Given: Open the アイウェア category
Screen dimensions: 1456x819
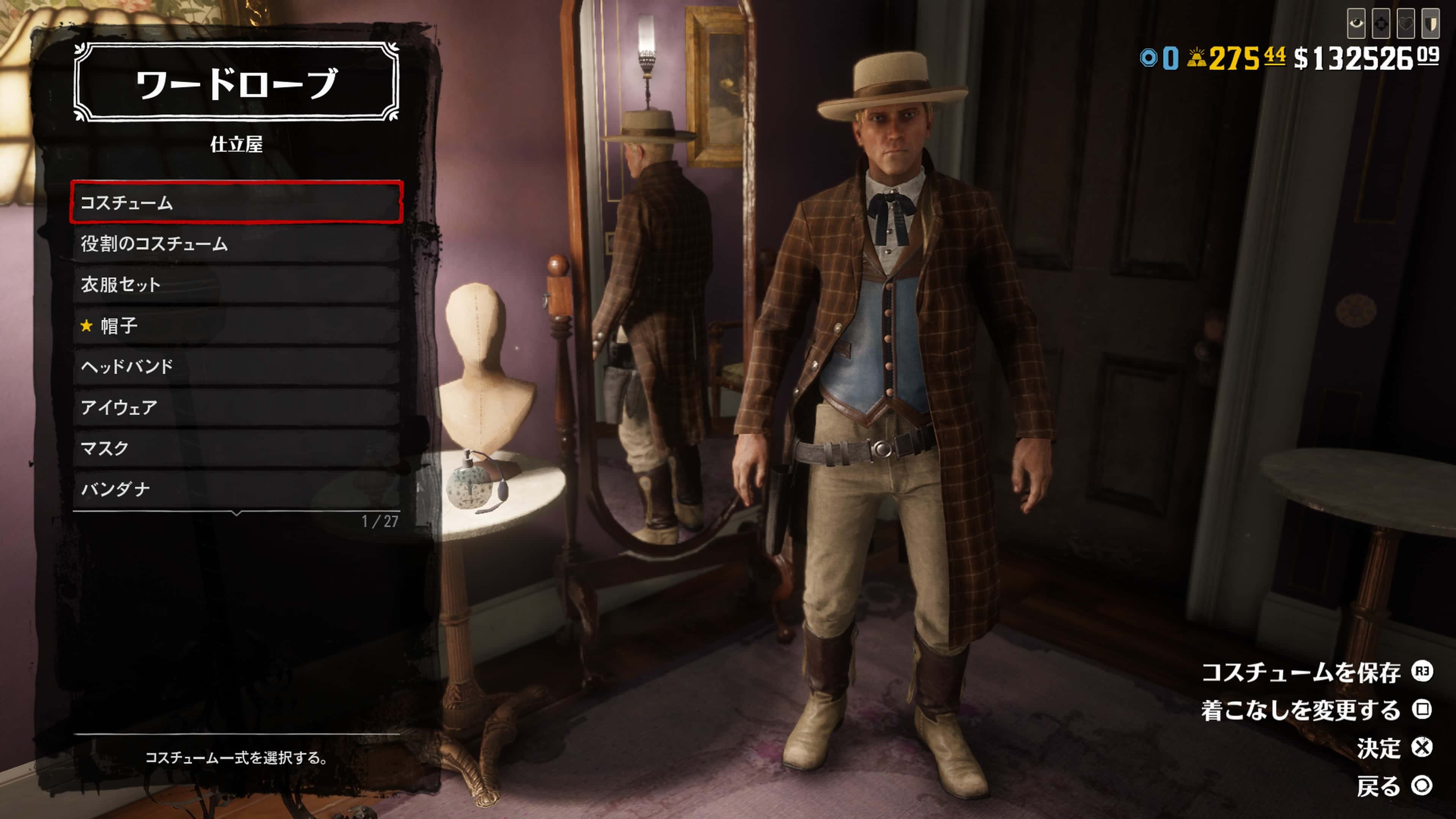Looking at the screenshot, I should [236, 407].
